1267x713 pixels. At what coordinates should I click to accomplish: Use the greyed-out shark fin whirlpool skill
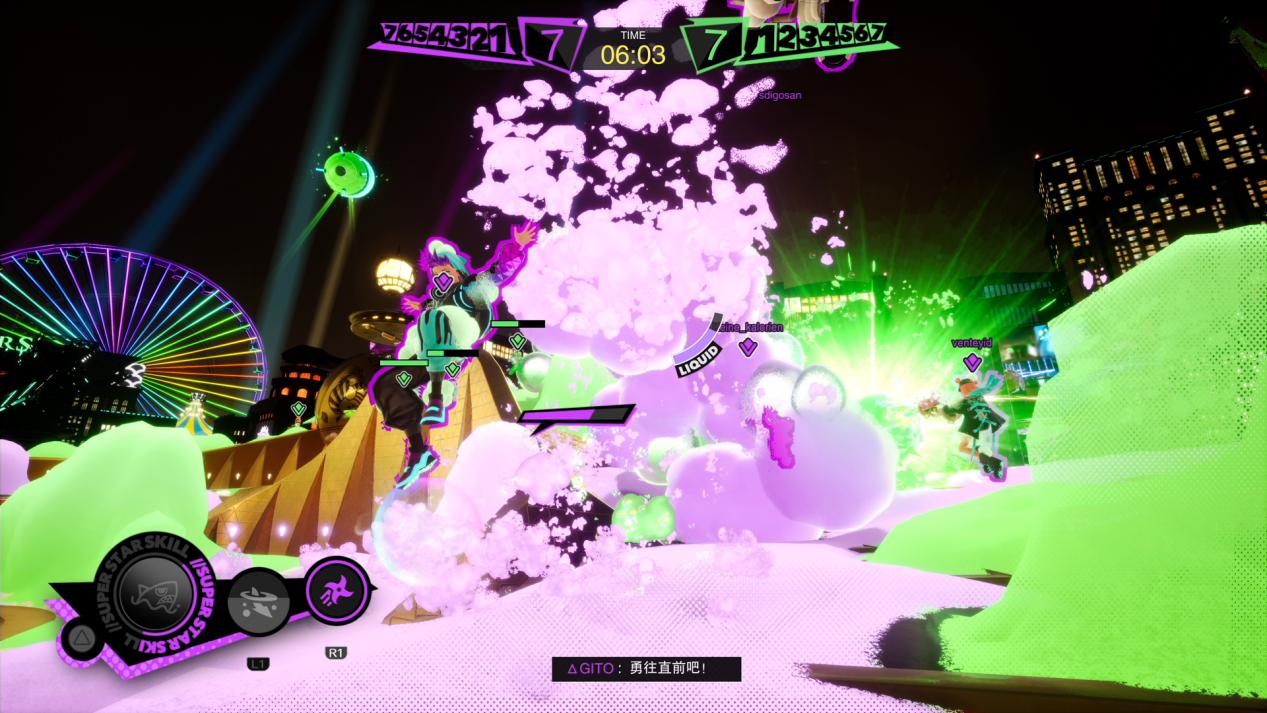tap(259, 602)
